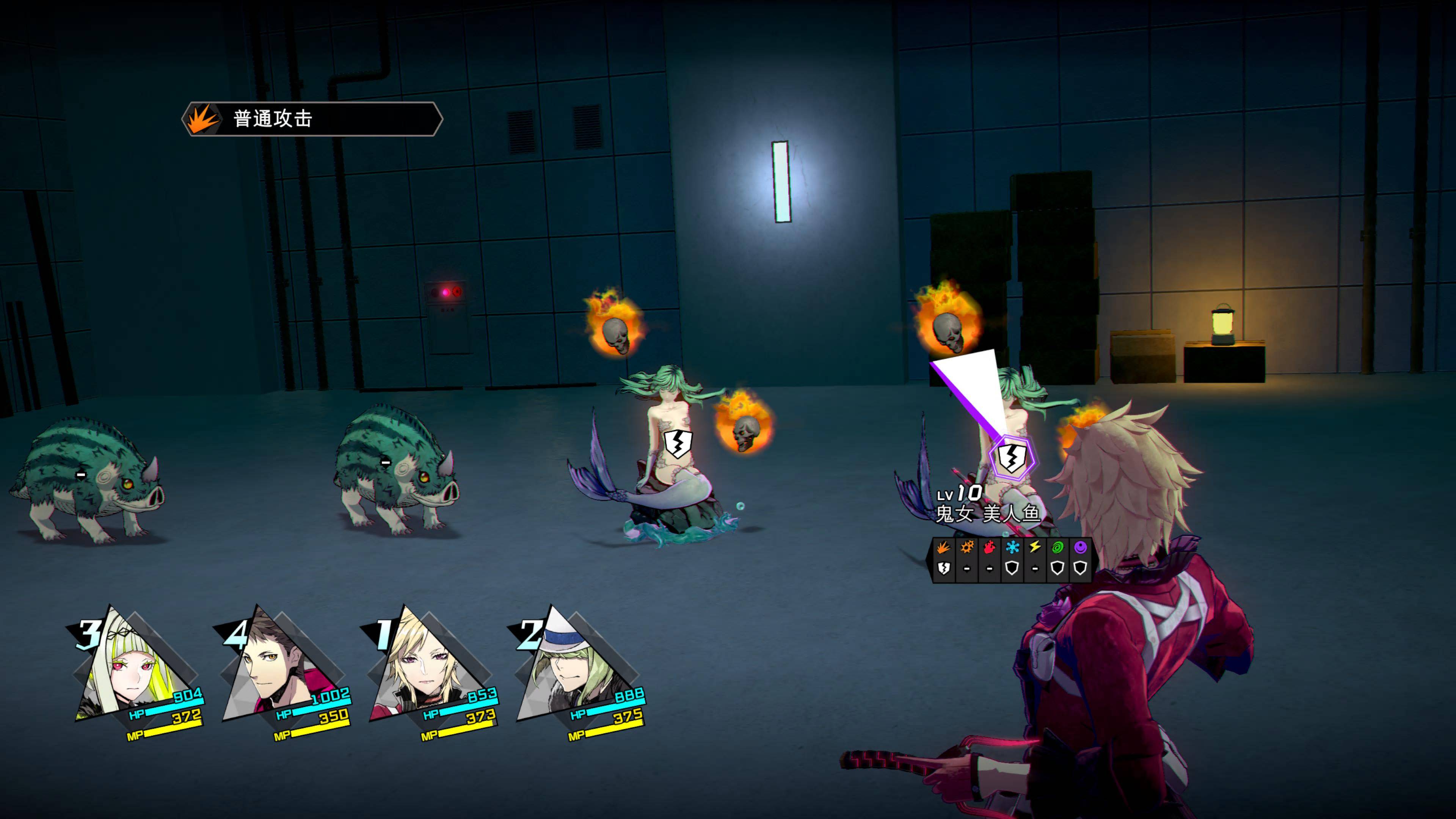This screenshot has width=1456, height=819.
Task: Click the purple hexagon target marker
Action: [x=1011, y=457]
